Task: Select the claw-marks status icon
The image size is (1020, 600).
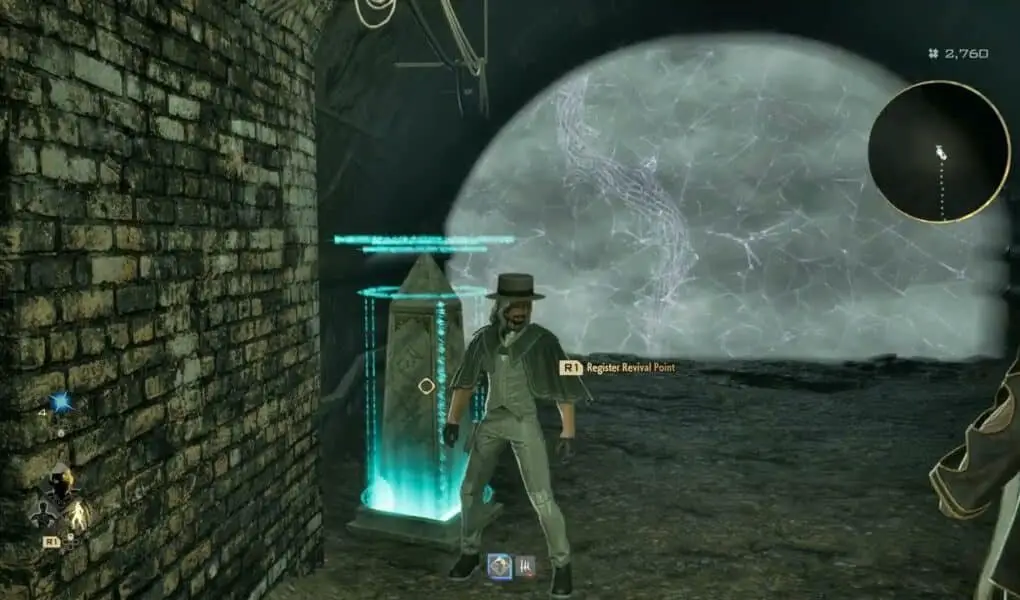Action: [x=525, y=566]
